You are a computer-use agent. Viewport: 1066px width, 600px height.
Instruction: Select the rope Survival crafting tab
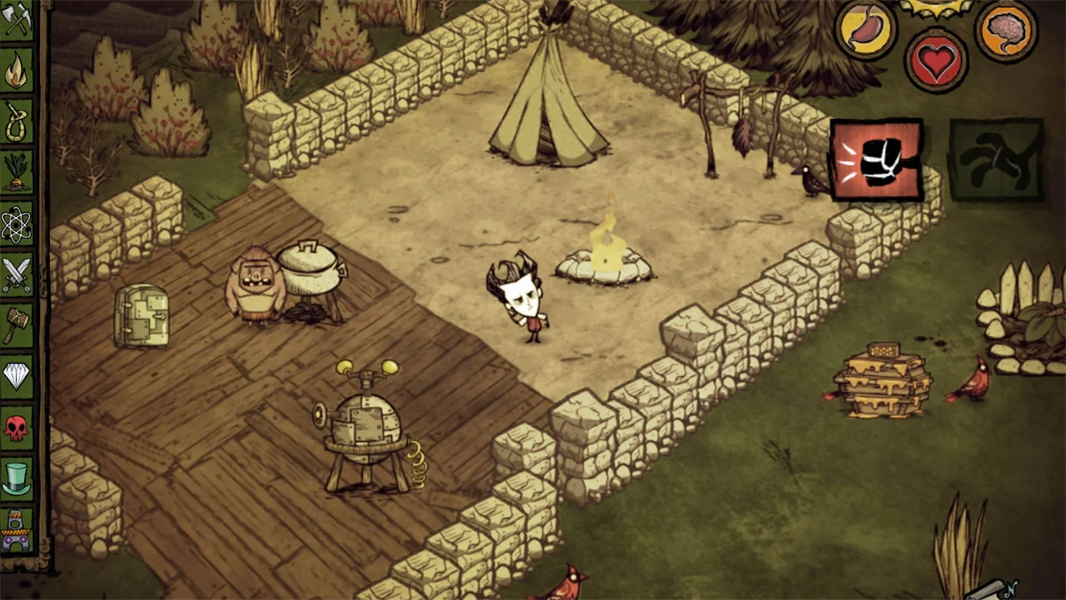(17, 122)
